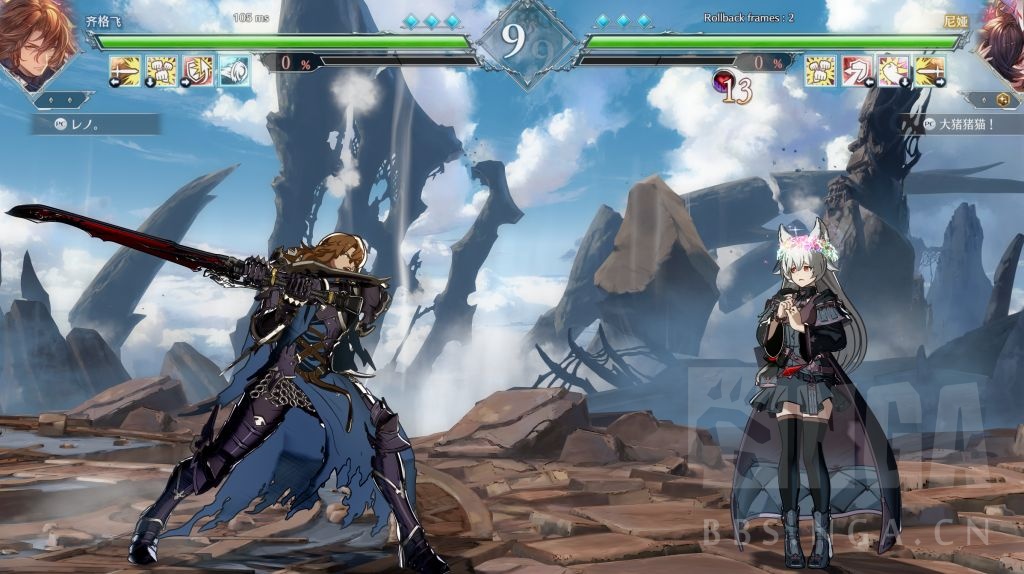This screenshot has width=1024, height=574.
Task: Select the 大猪猪猫！ player name tag
Action: point(960,124)
